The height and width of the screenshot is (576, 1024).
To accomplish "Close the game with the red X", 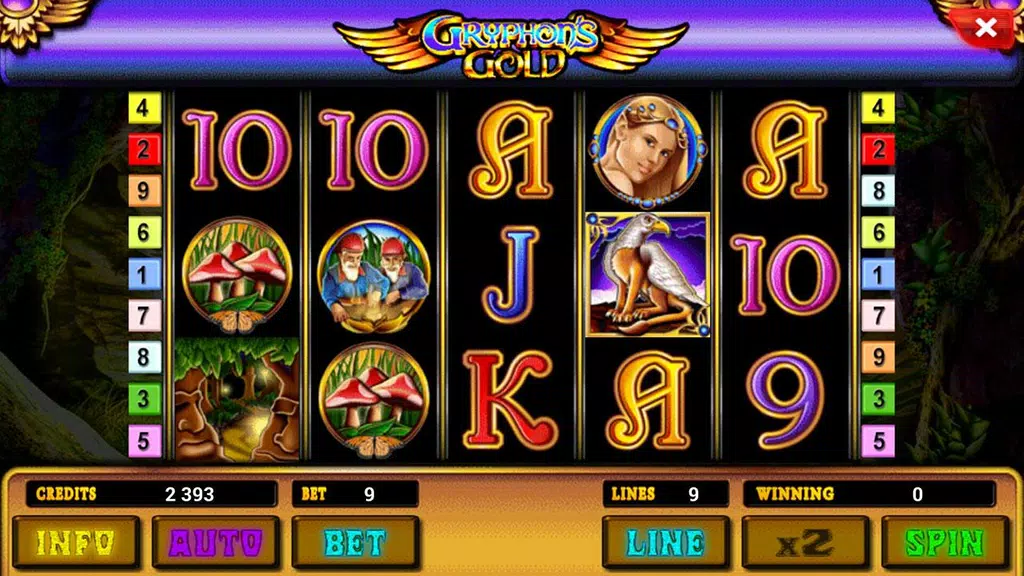I will pos(985,29).
